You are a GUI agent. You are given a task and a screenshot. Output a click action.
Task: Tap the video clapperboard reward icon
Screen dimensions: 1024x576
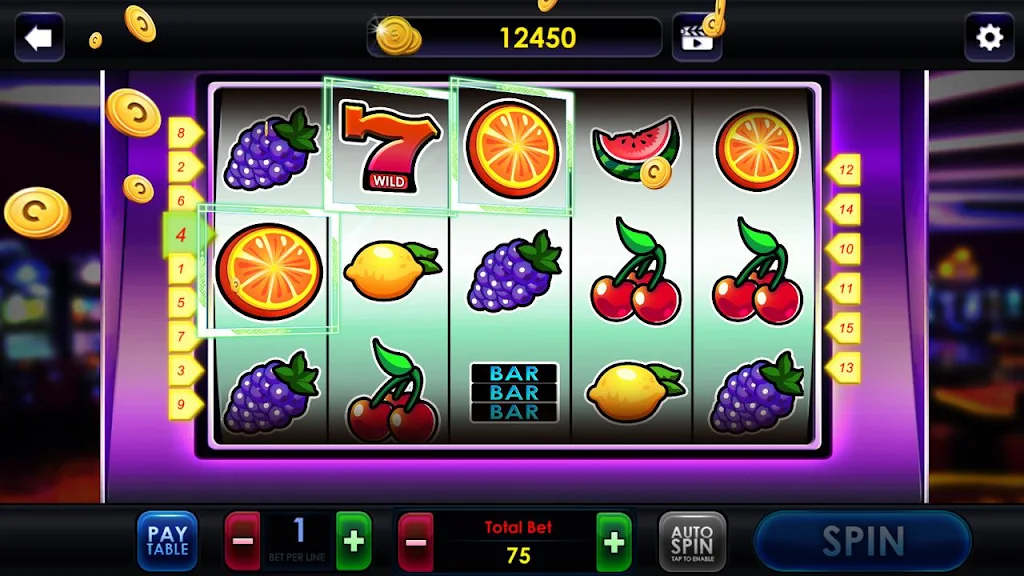point(696,38)
